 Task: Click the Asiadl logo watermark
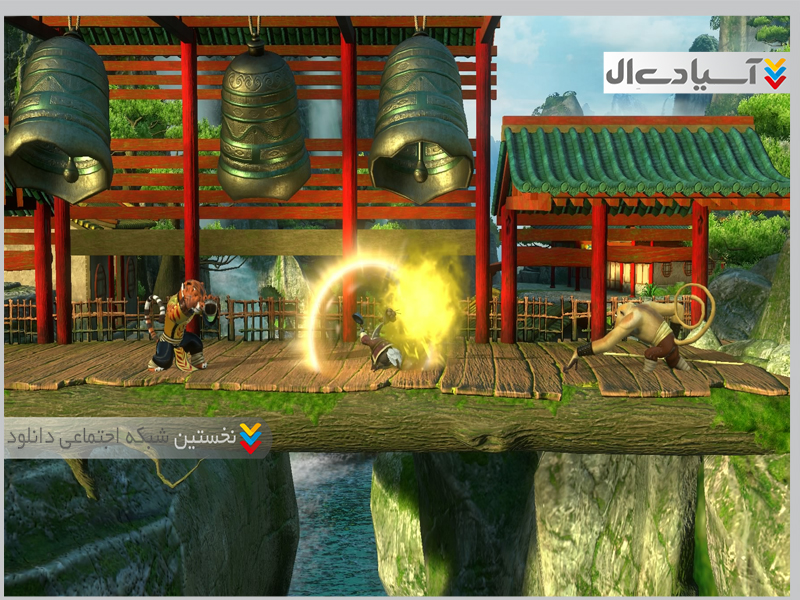point(695,72)
